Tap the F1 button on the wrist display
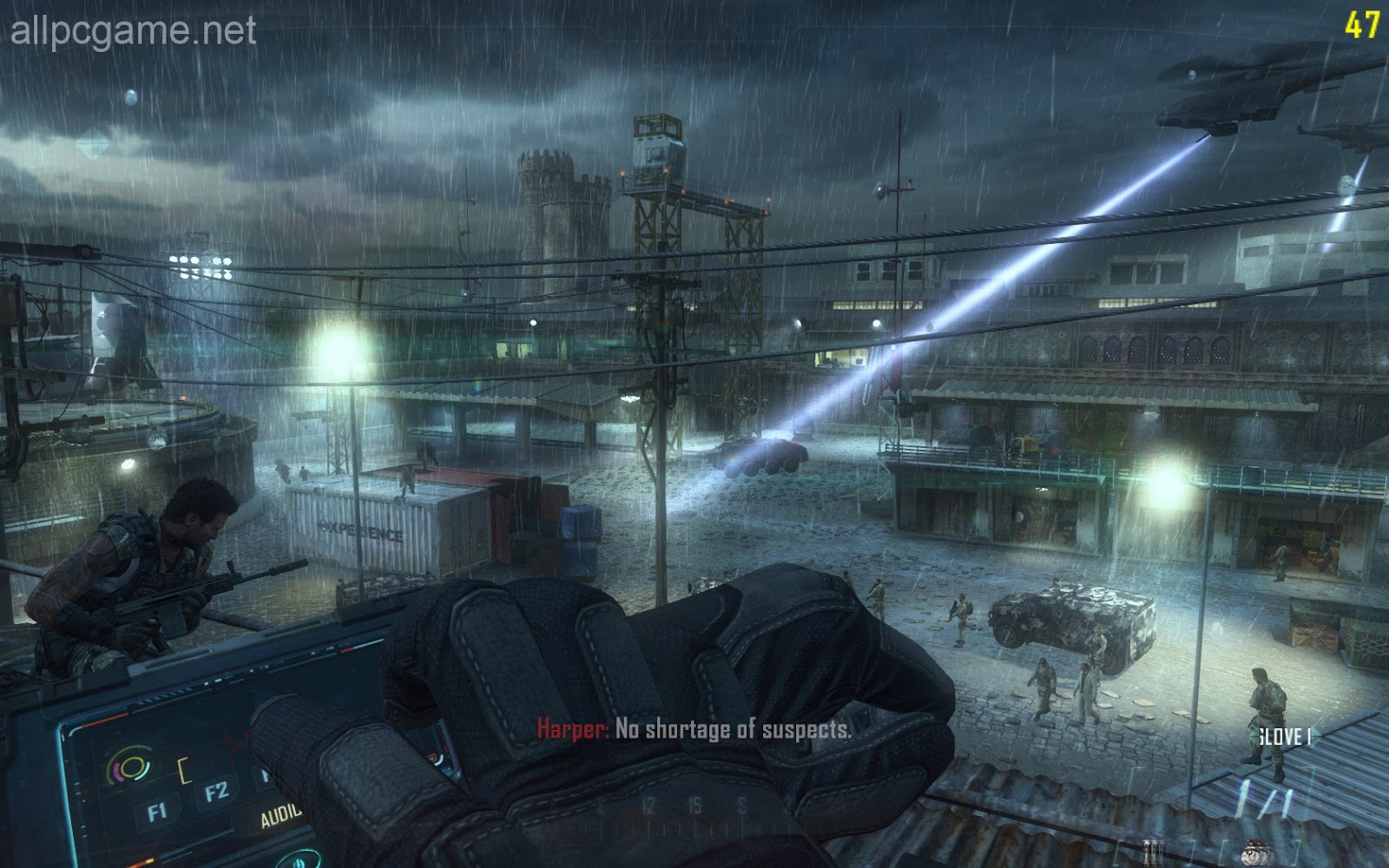Screen dimensions: 1389x868 157,812
